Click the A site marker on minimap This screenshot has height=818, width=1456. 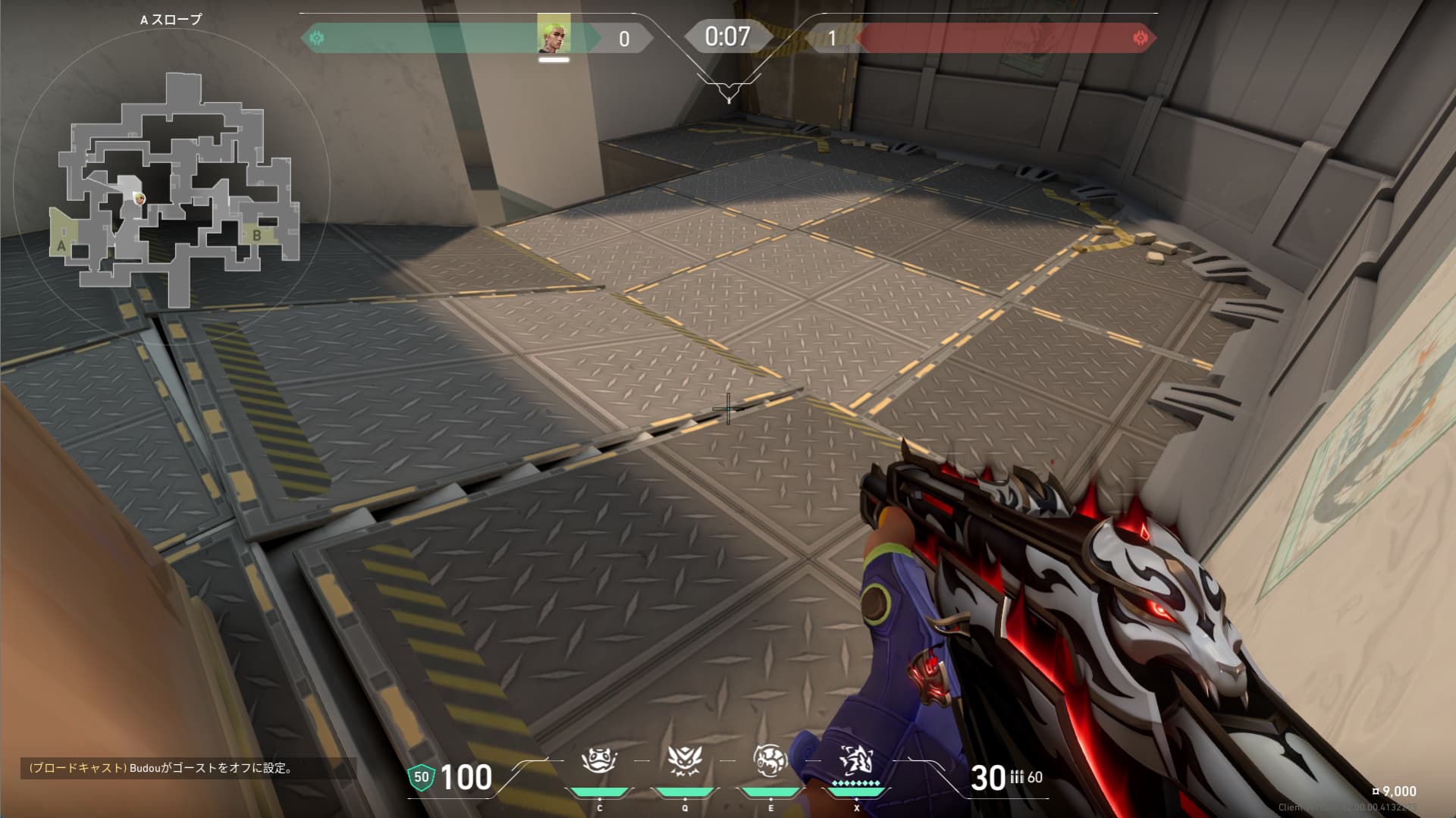61,246
